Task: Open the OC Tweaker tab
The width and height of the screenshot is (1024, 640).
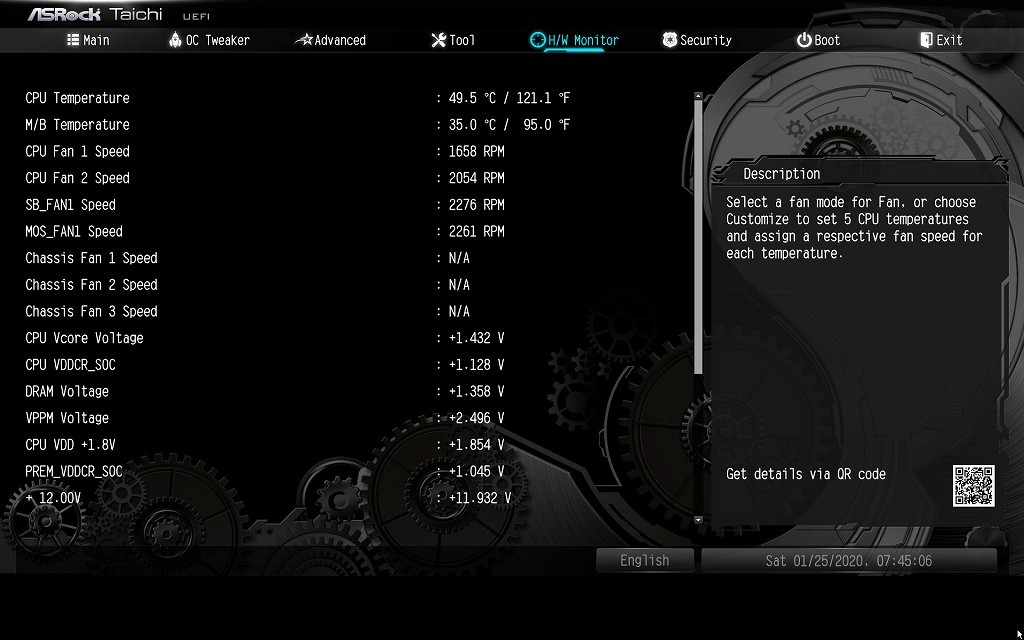Action: 209,40
